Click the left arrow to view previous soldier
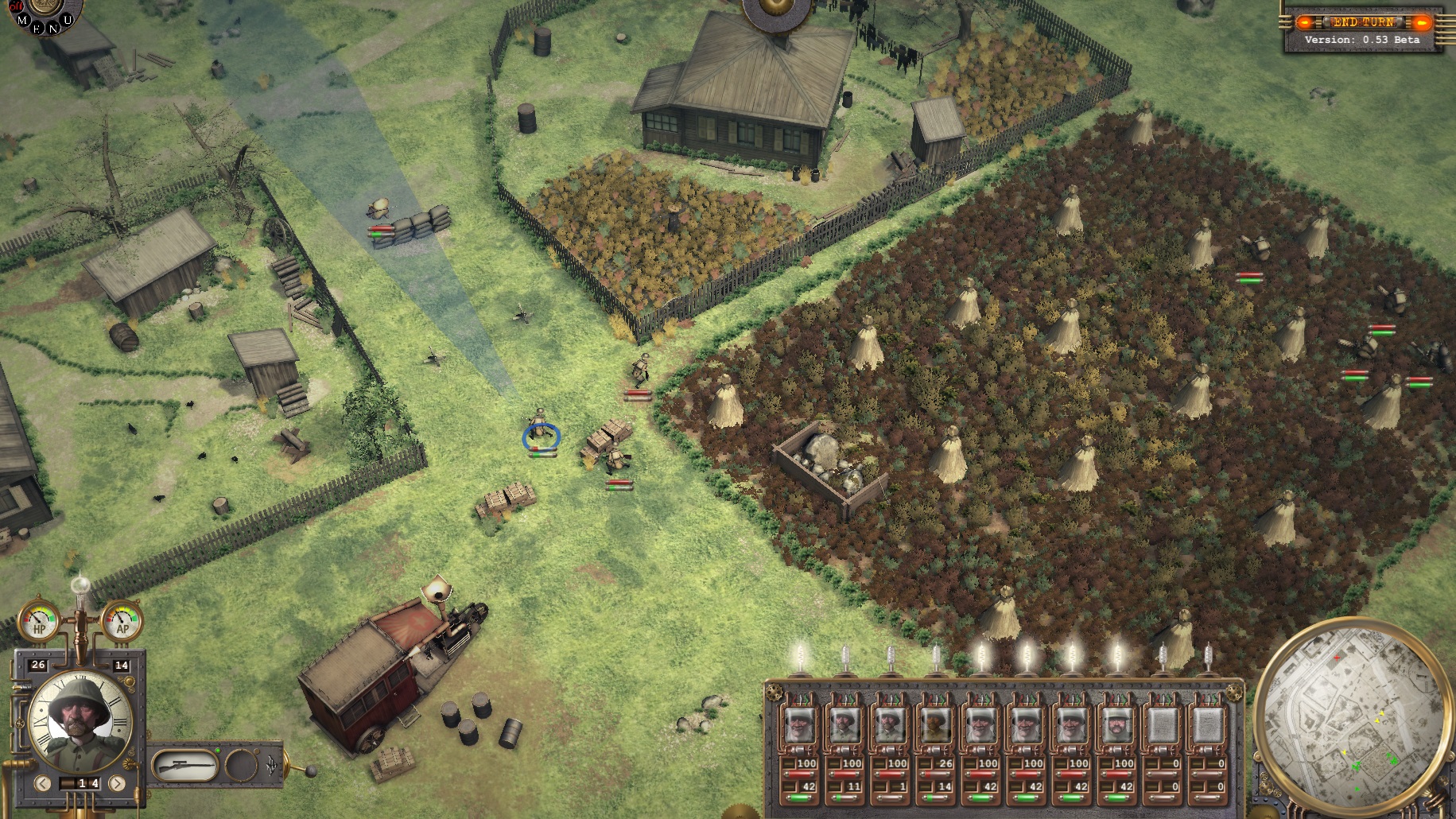The height and width of the screenshot is (819, 1456). pos(43,782)
